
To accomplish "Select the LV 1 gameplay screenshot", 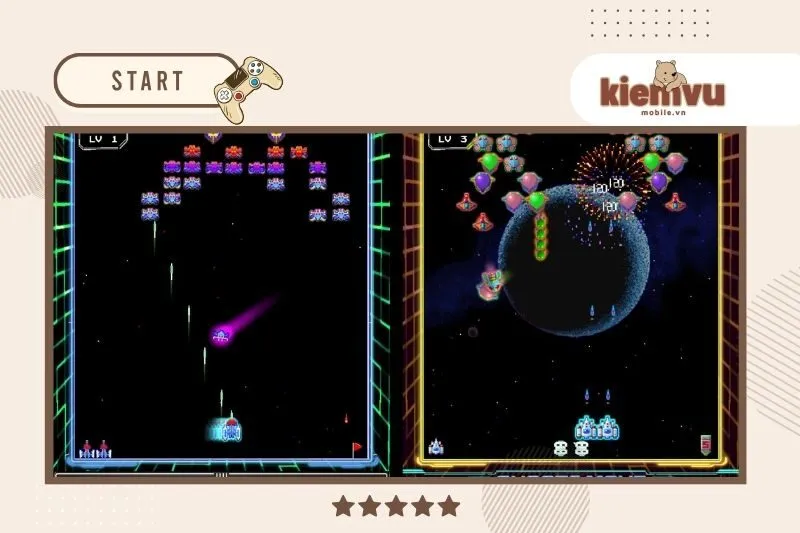I will [222, 300].
